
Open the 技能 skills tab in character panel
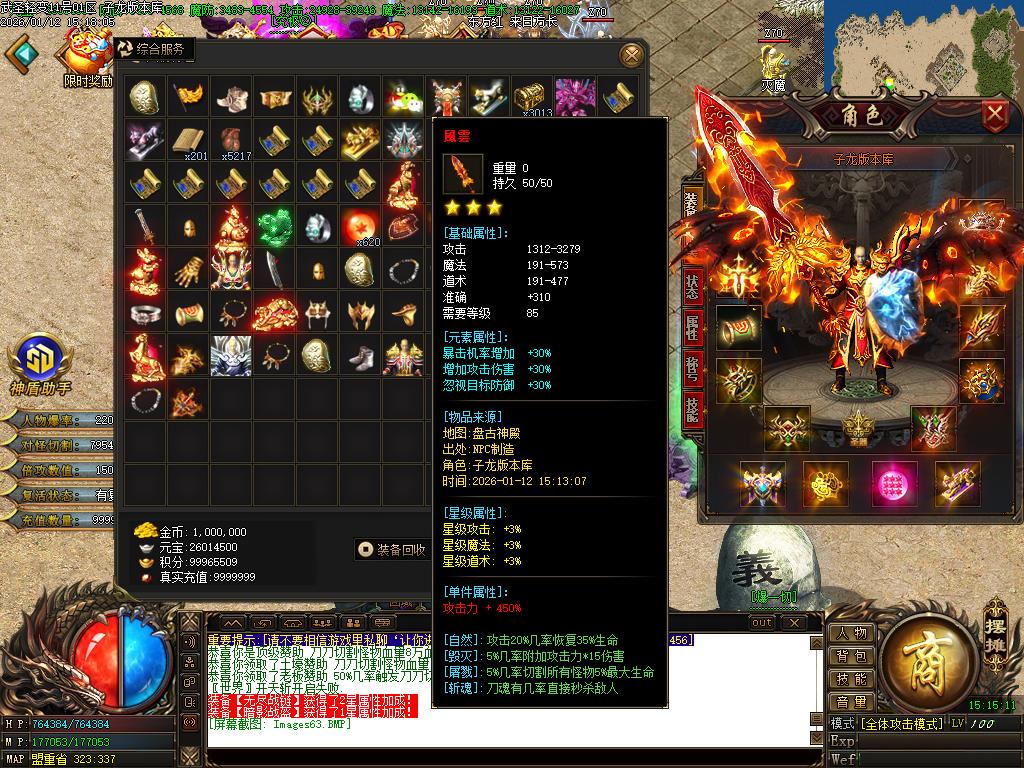[x=692, y=408]
